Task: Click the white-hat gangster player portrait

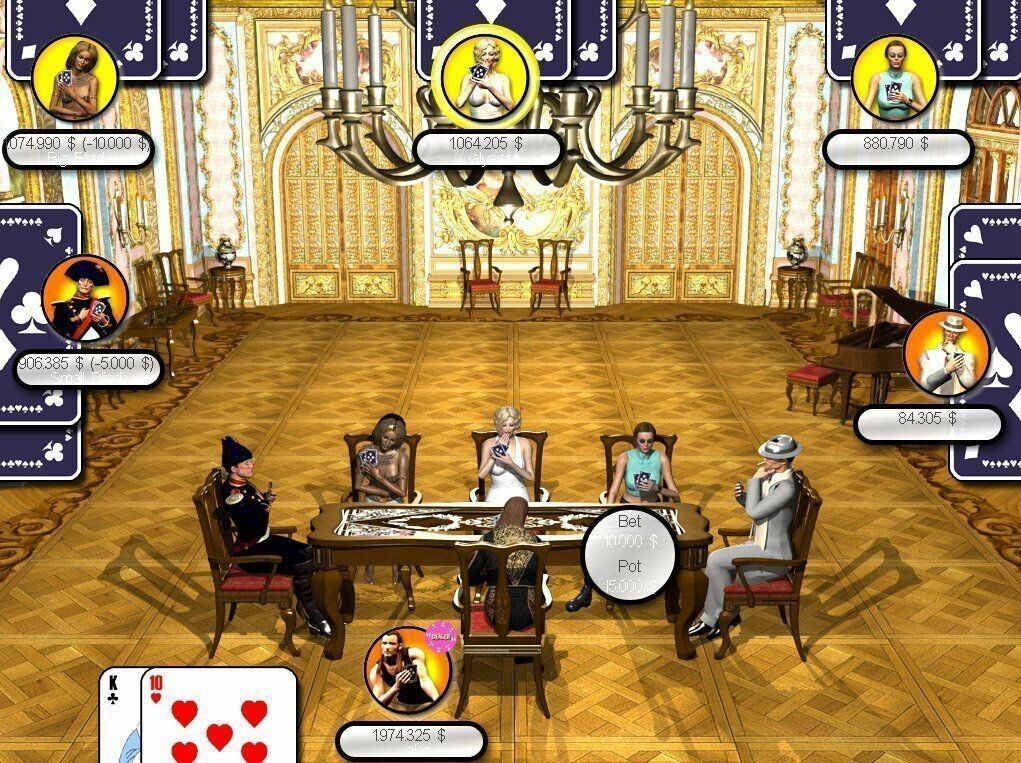Action: tap(946, 353)
